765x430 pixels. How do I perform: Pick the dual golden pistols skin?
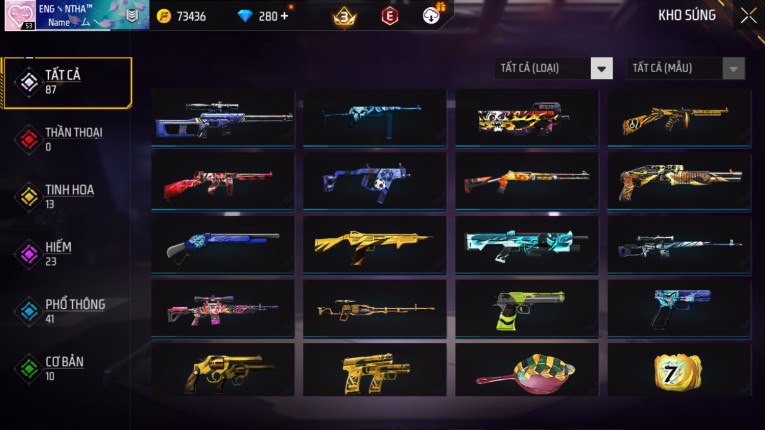375,370
